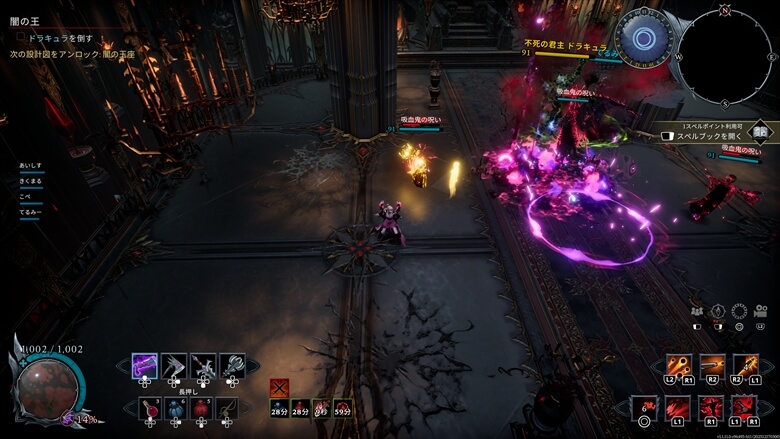780x439 pixels.
Task: Use the blue pouch consumable slot
Action: point(176,407)
